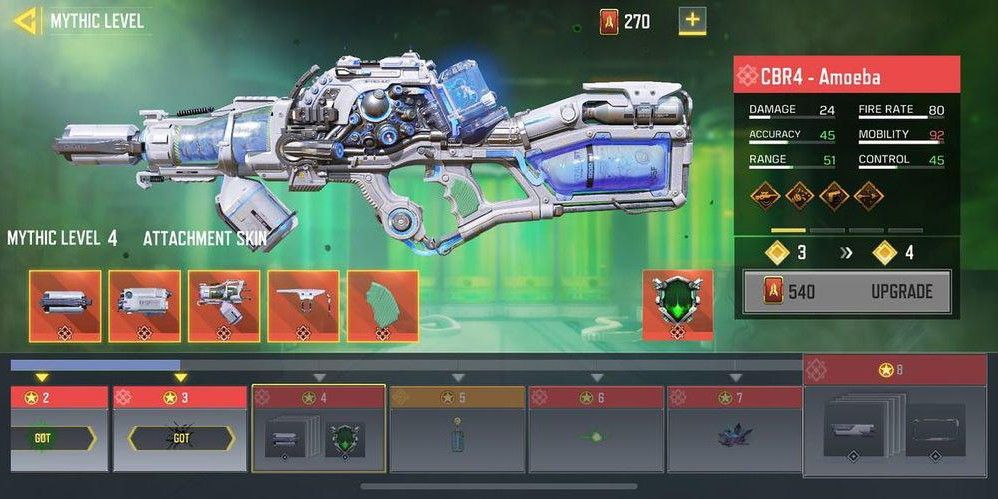Select the mythic level 7 reward tile

point(735,429)
